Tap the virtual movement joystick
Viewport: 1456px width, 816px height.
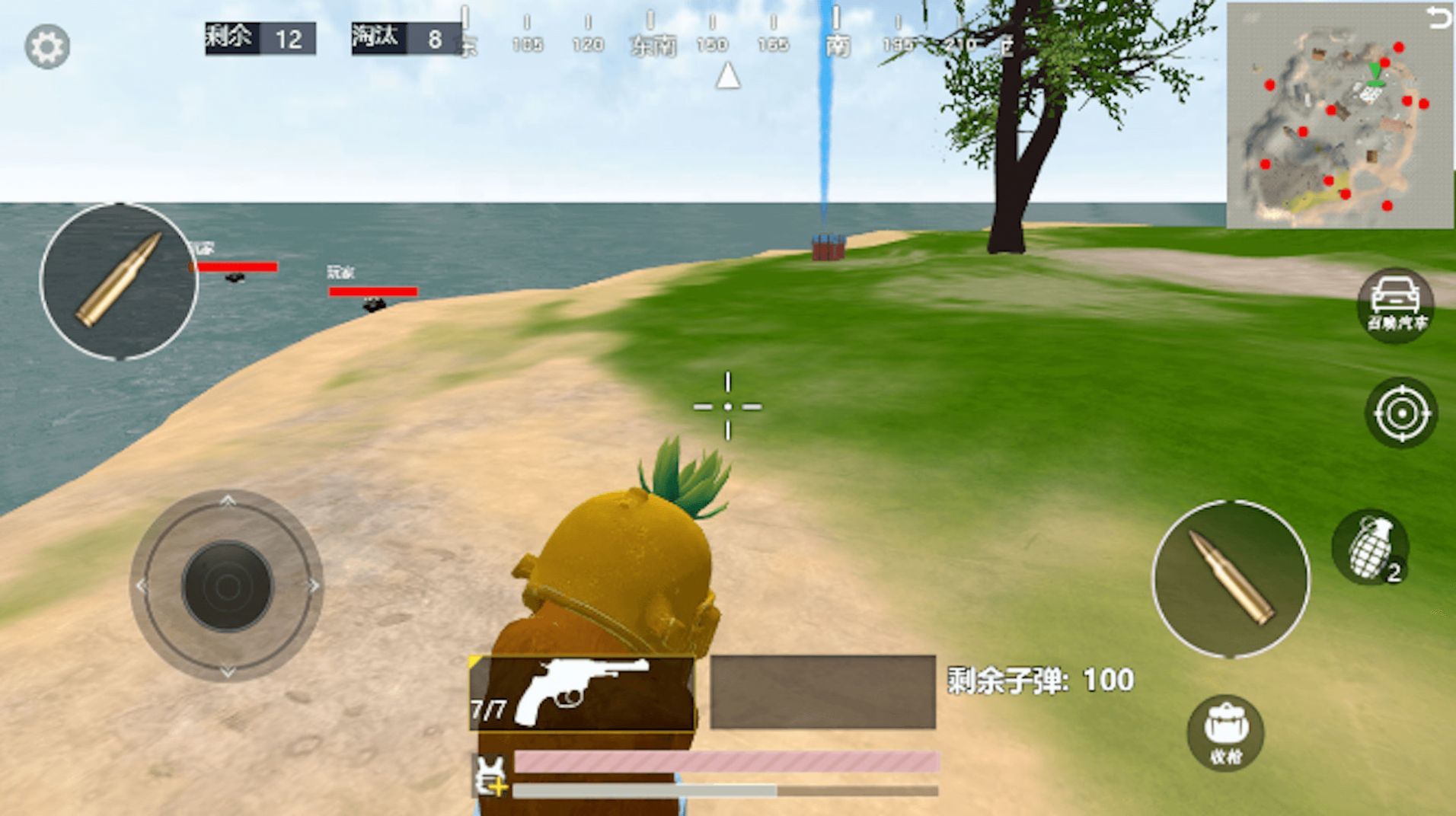click(x=227, y=585)
